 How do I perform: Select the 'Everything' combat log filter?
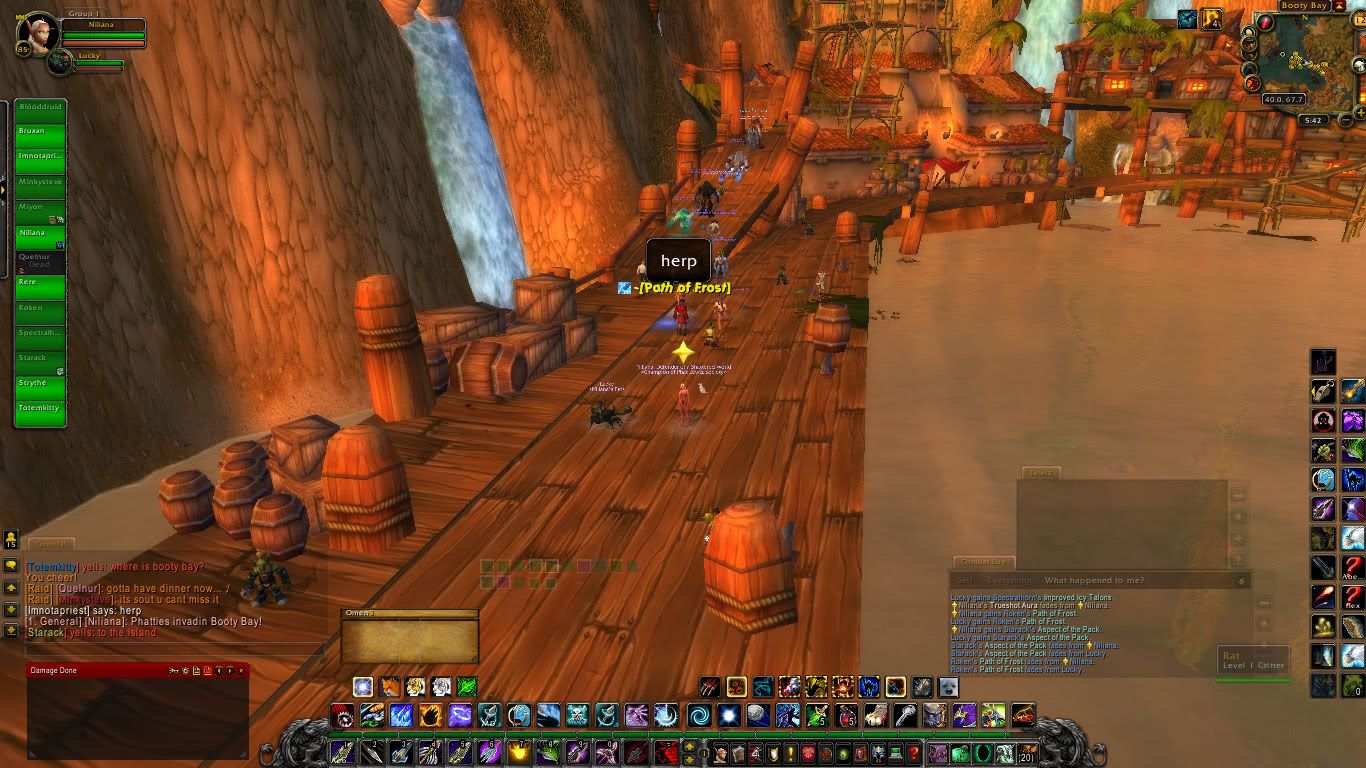point(1008,580)
